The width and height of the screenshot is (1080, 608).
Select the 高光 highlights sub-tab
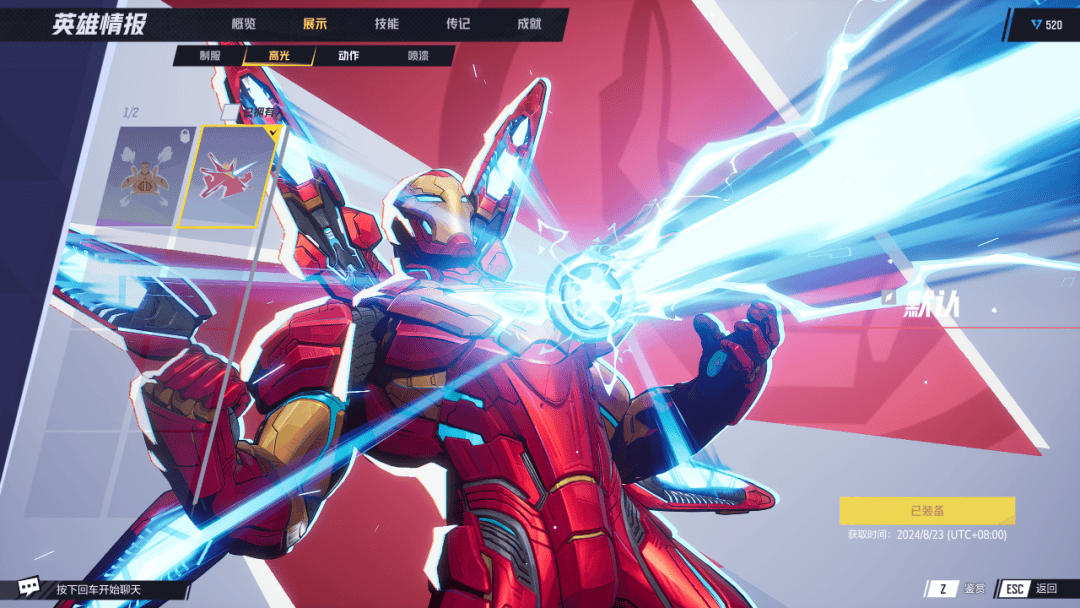(279, 56)
